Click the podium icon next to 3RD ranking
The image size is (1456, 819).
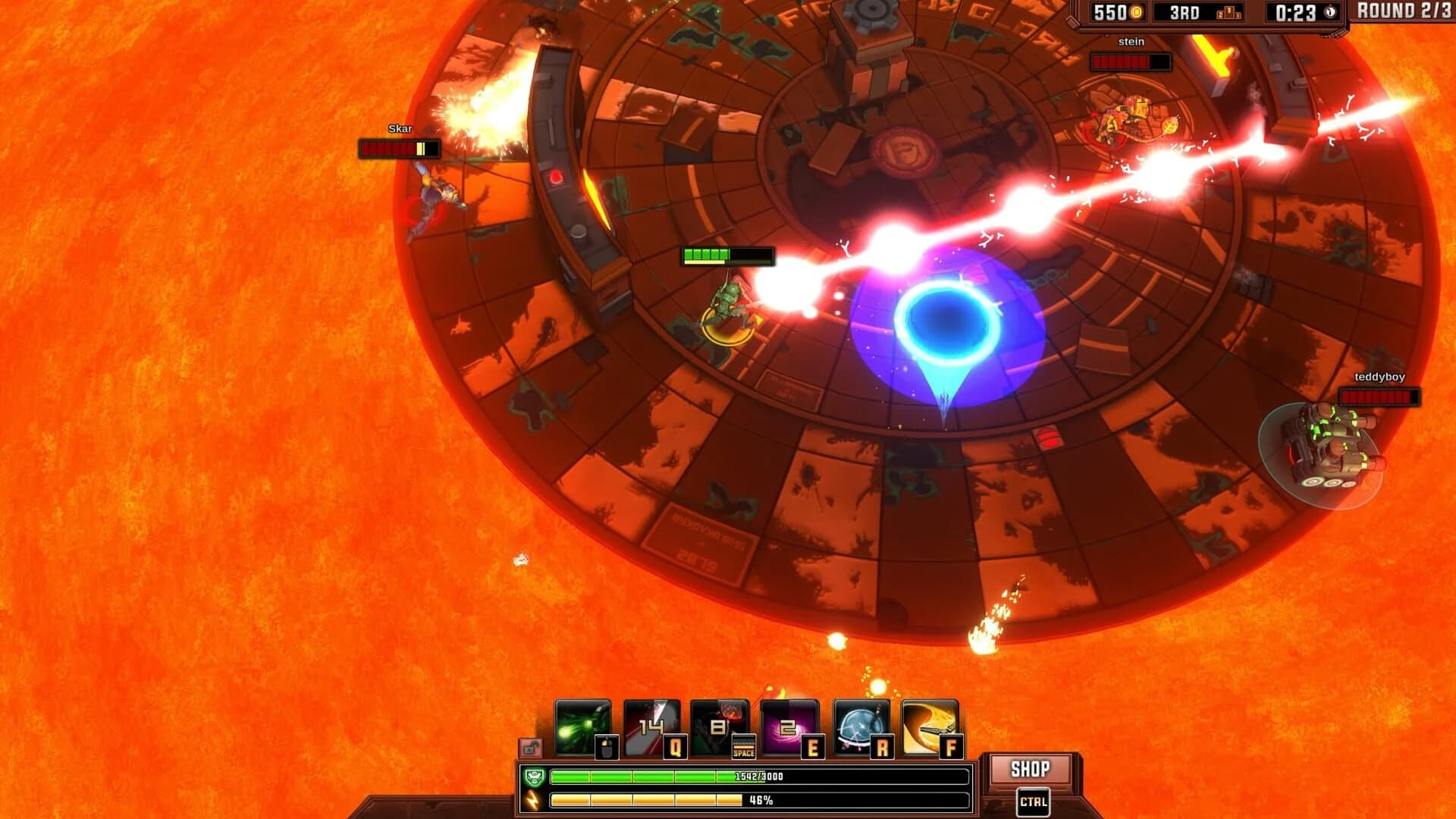(x=1228, y=13)
